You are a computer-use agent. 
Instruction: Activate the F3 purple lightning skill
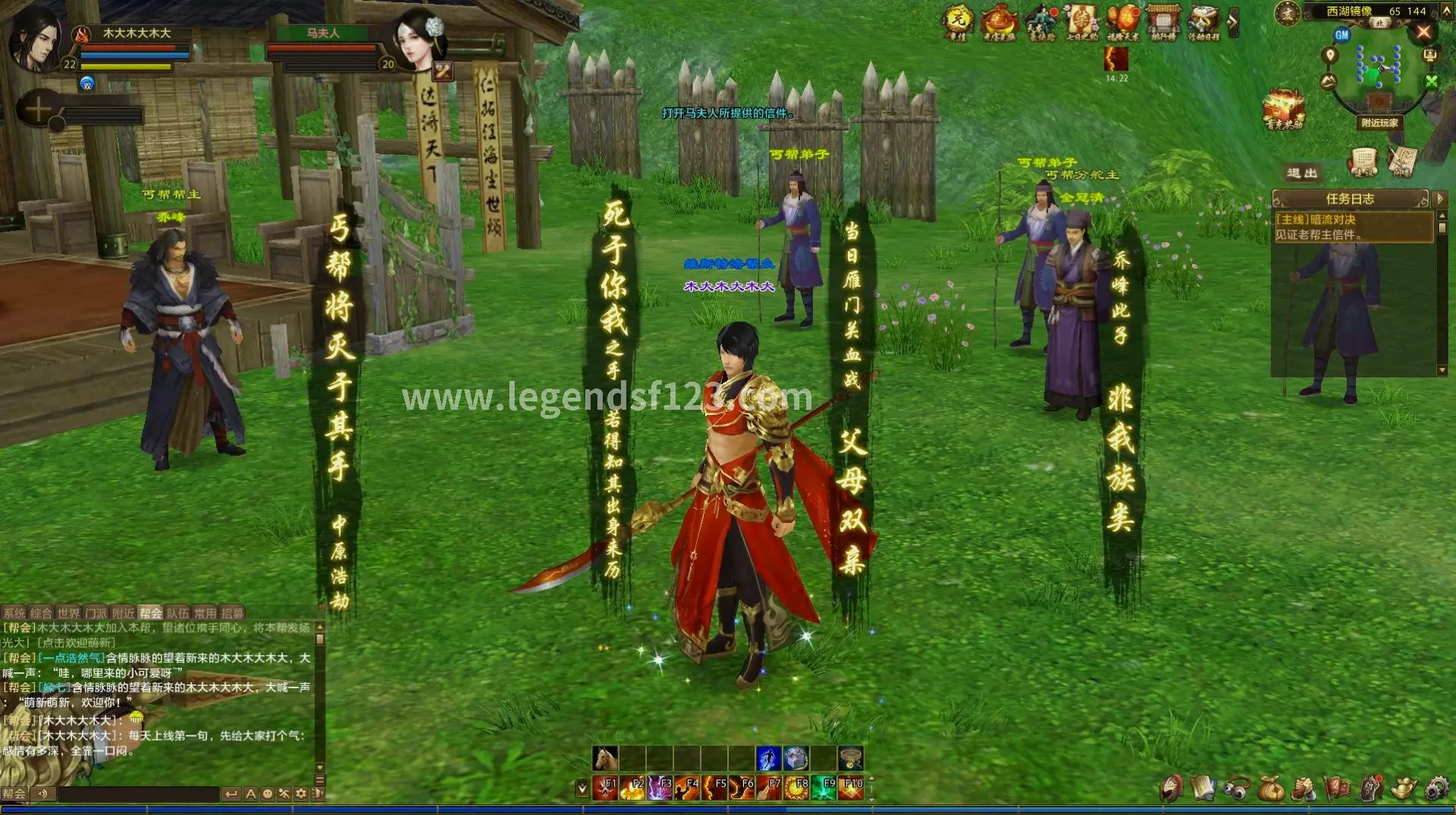point(659,788)
